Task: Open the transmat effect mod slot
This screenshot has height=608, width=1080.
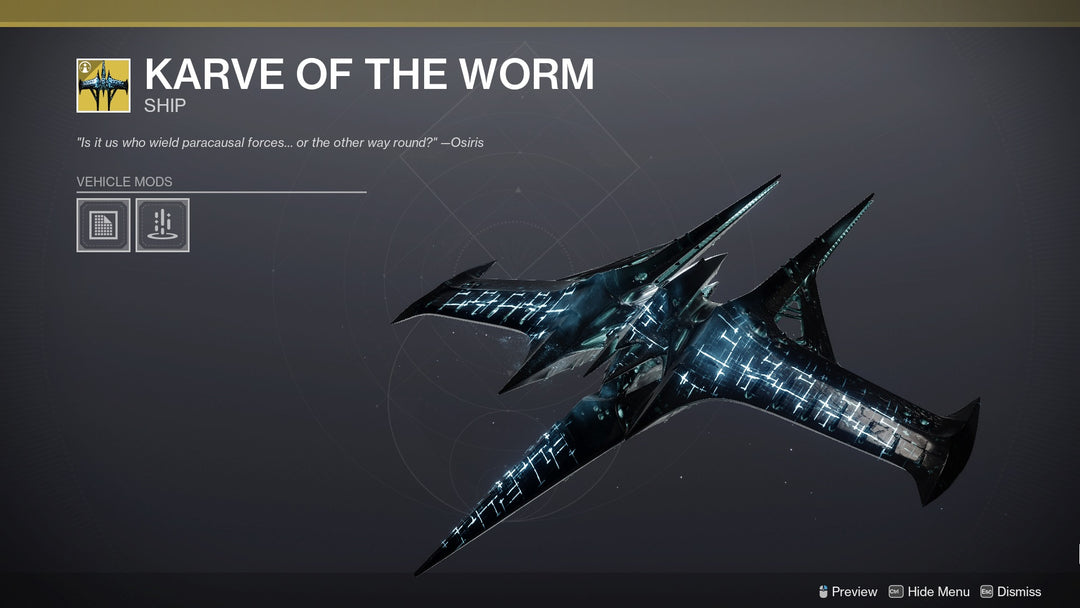Action: point(162,225)
